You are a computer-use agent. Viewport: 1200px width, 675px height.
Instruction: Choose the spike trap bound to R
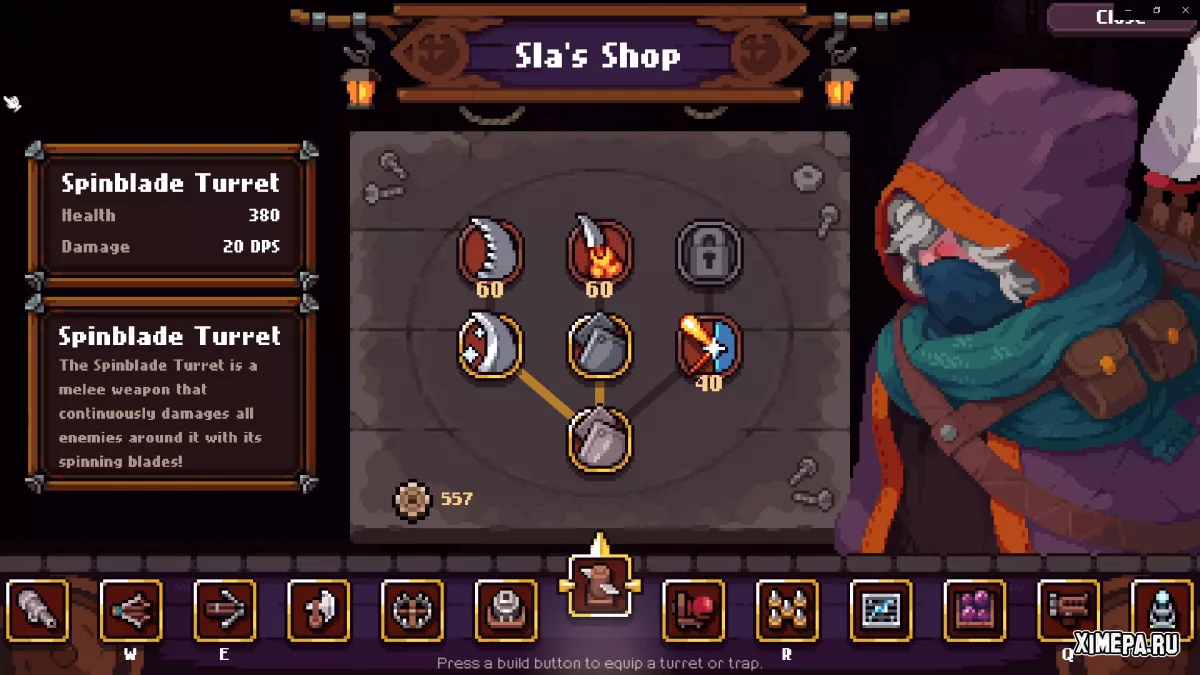[787, 610]
